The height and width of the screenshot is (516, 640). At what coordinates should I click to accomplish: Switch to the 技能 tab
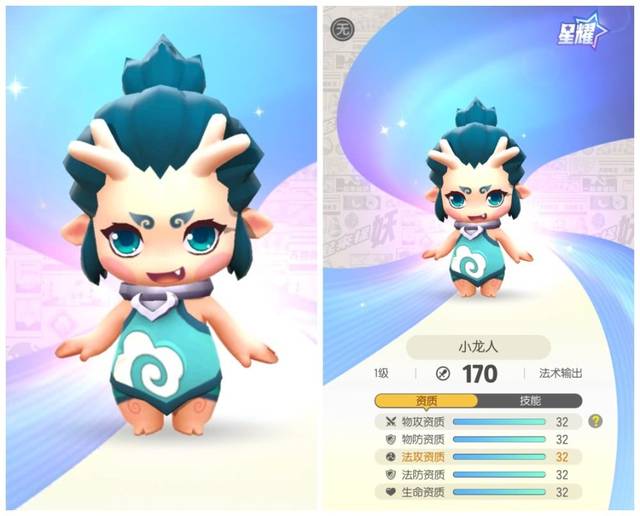coord(530,400)
